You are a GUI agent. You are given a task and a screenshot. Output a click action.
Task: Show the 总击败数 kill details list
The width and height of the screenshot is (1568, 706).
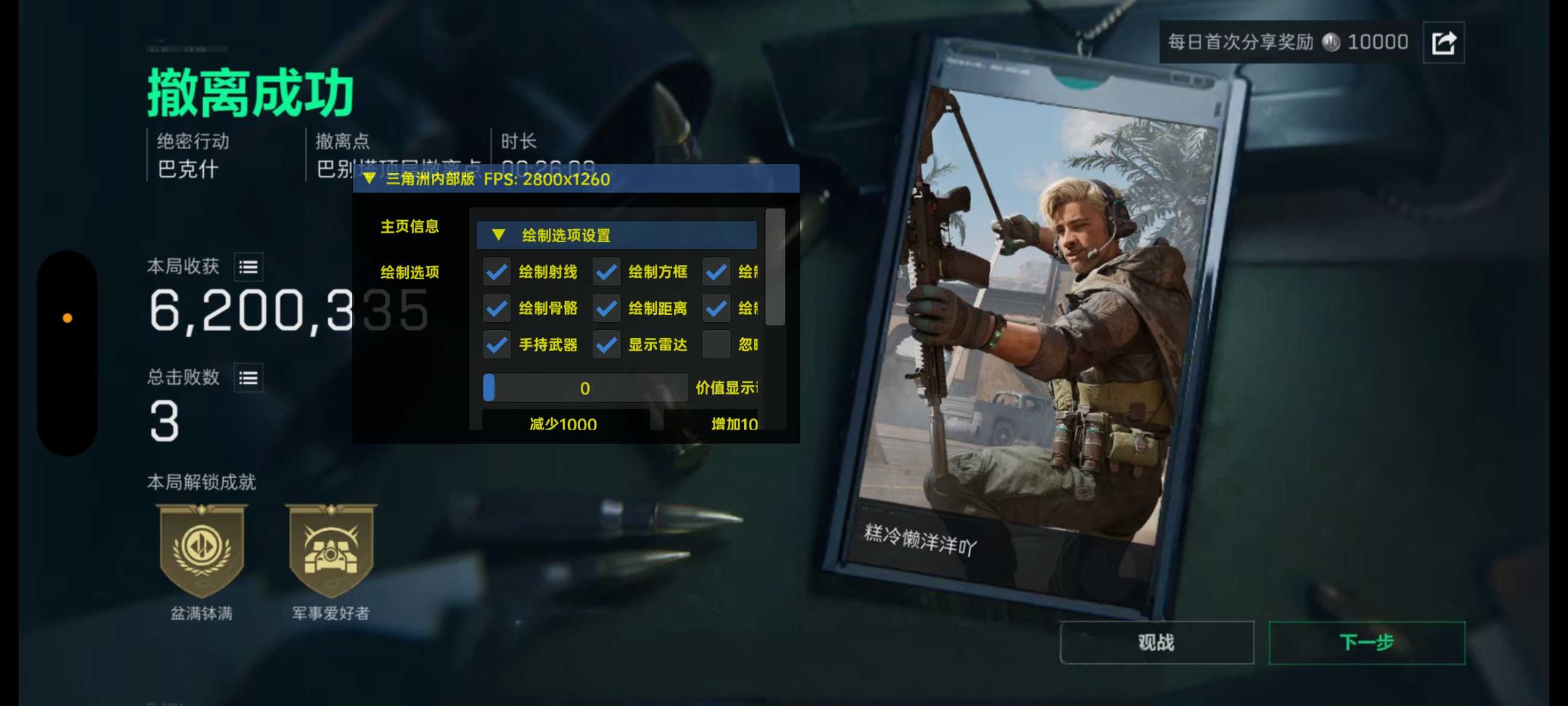(x=248, y=378)
